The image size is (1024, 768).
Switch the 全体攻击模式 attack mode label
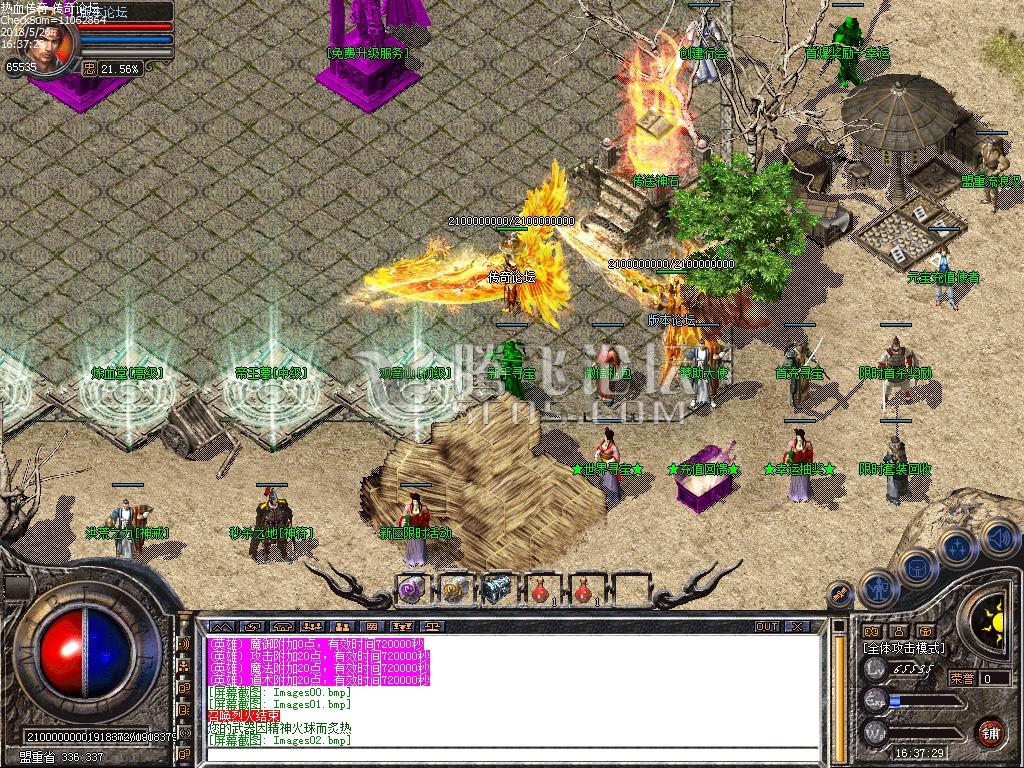point(903,648)
